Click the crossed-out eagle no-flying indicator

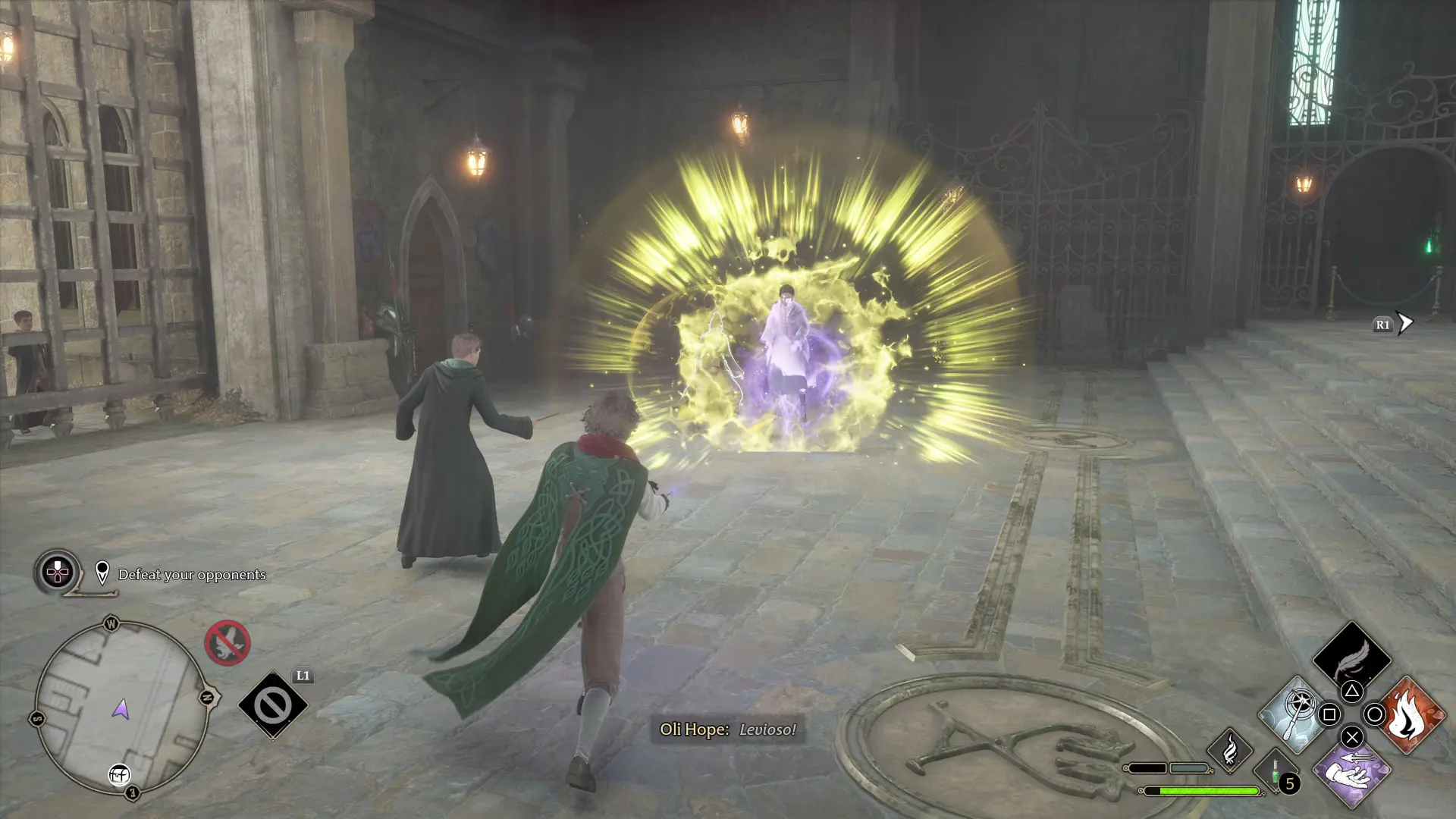(x=228, y=643)
